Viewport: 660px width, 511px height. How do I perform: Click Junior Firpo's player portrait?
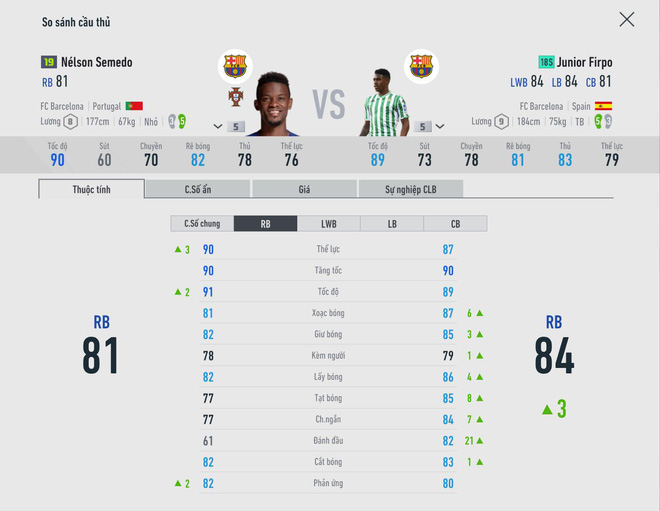pos(383,102)
